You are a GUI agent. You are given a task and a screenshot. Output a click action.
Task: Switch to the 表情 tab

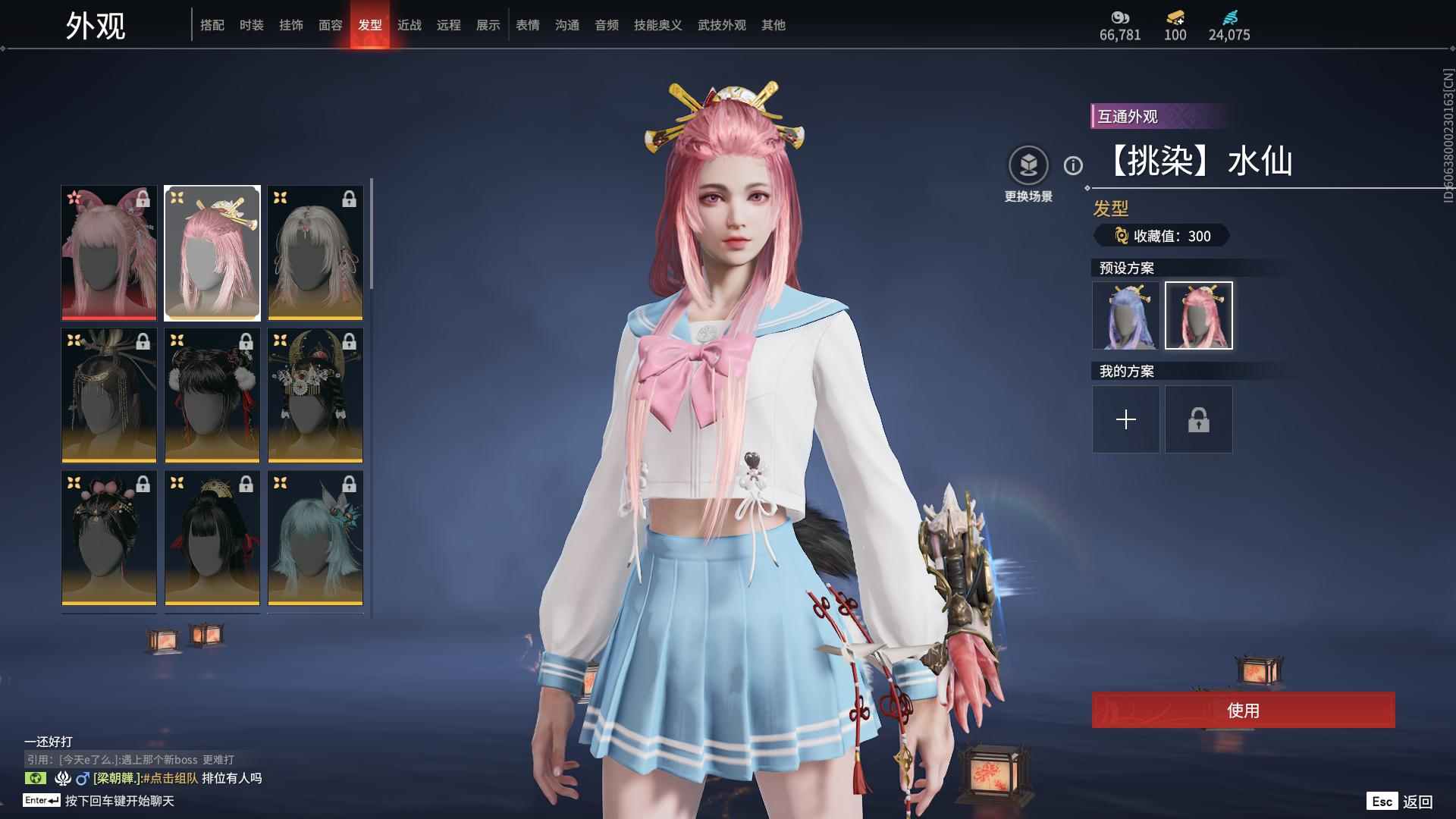(527, 25)
